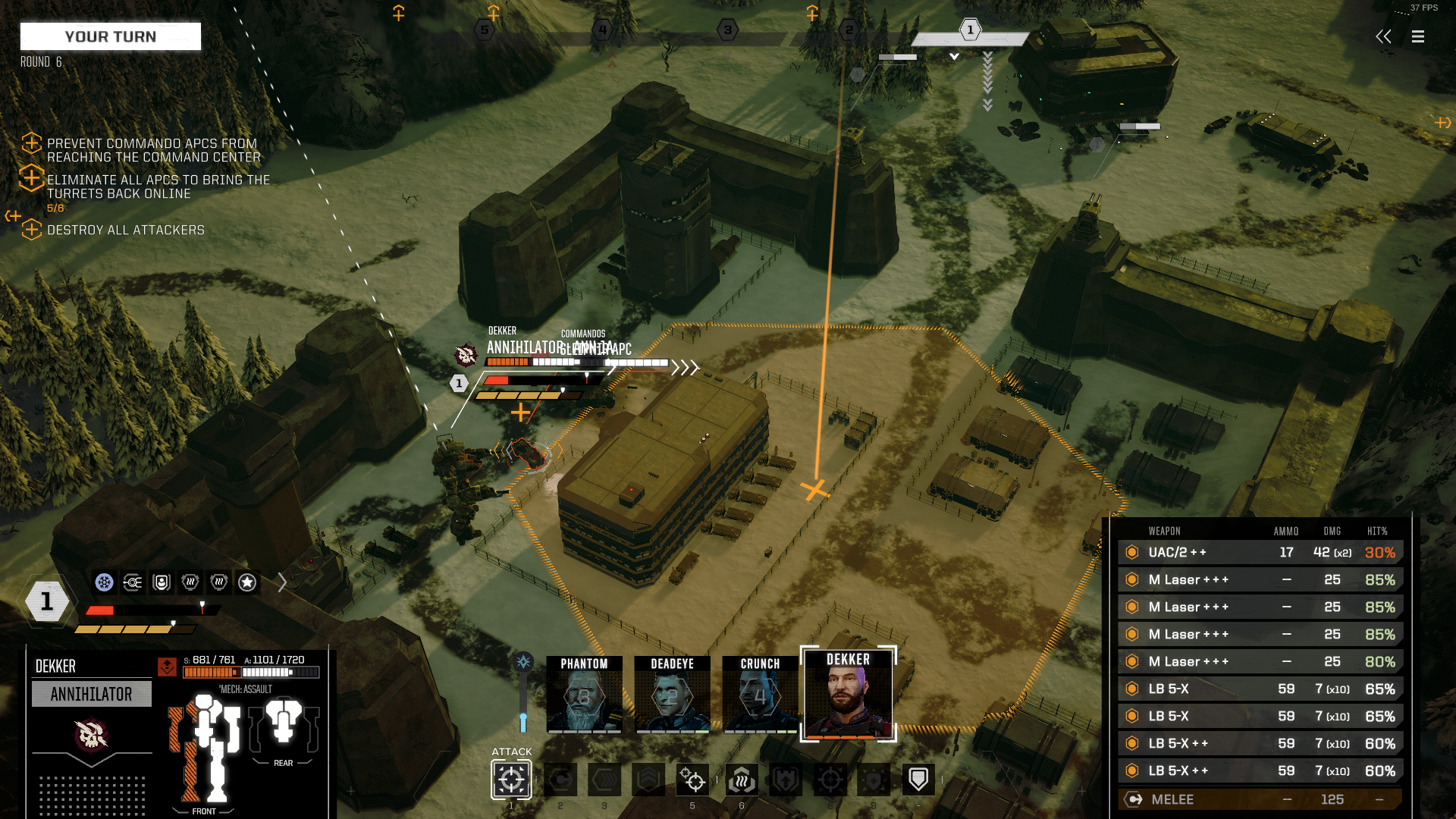
Task: Select Deadeye's portrait thumbnail
Action: [x=672, y=694]
